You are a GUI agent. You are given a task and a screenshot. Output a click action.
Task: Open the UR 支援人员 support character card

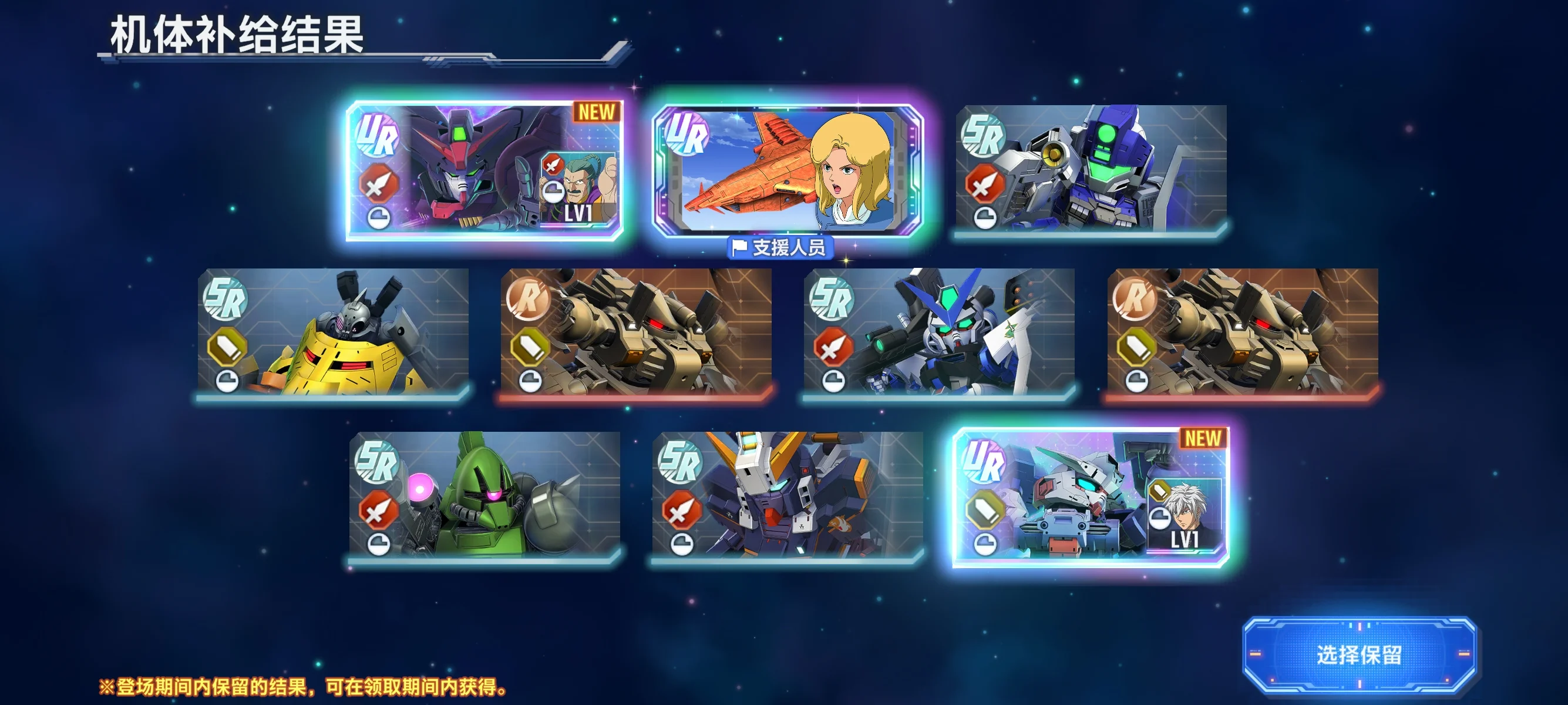[788, 170]
